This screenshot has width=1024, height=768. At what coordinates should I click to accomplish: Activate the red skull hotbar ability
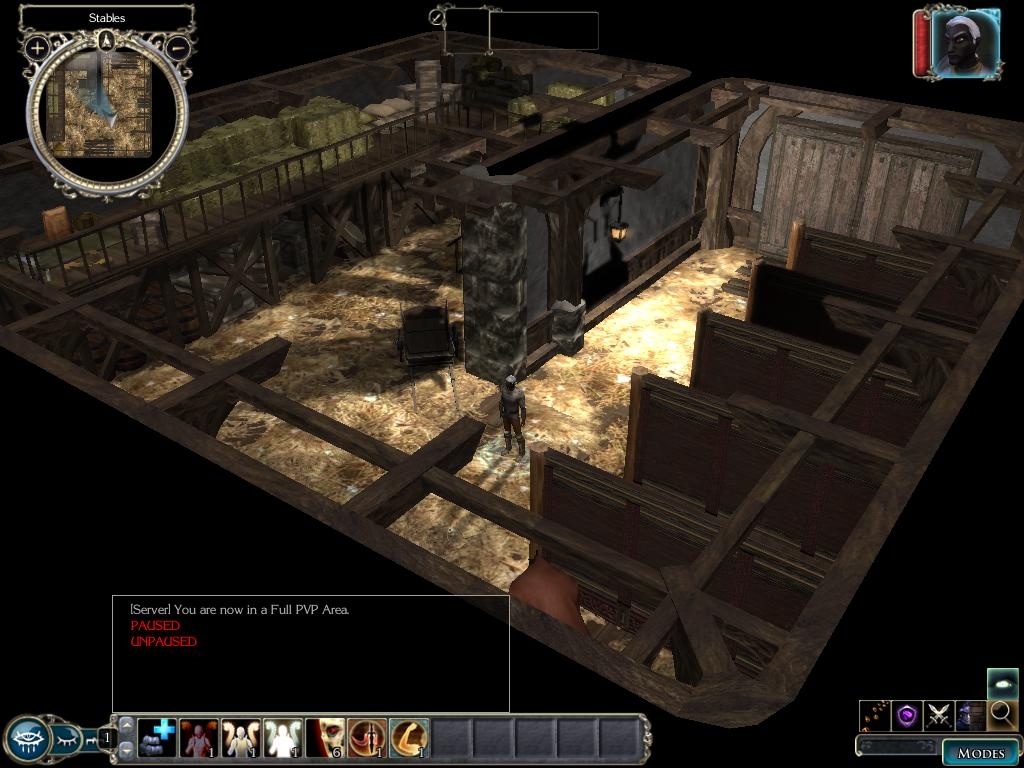[325, 738]
